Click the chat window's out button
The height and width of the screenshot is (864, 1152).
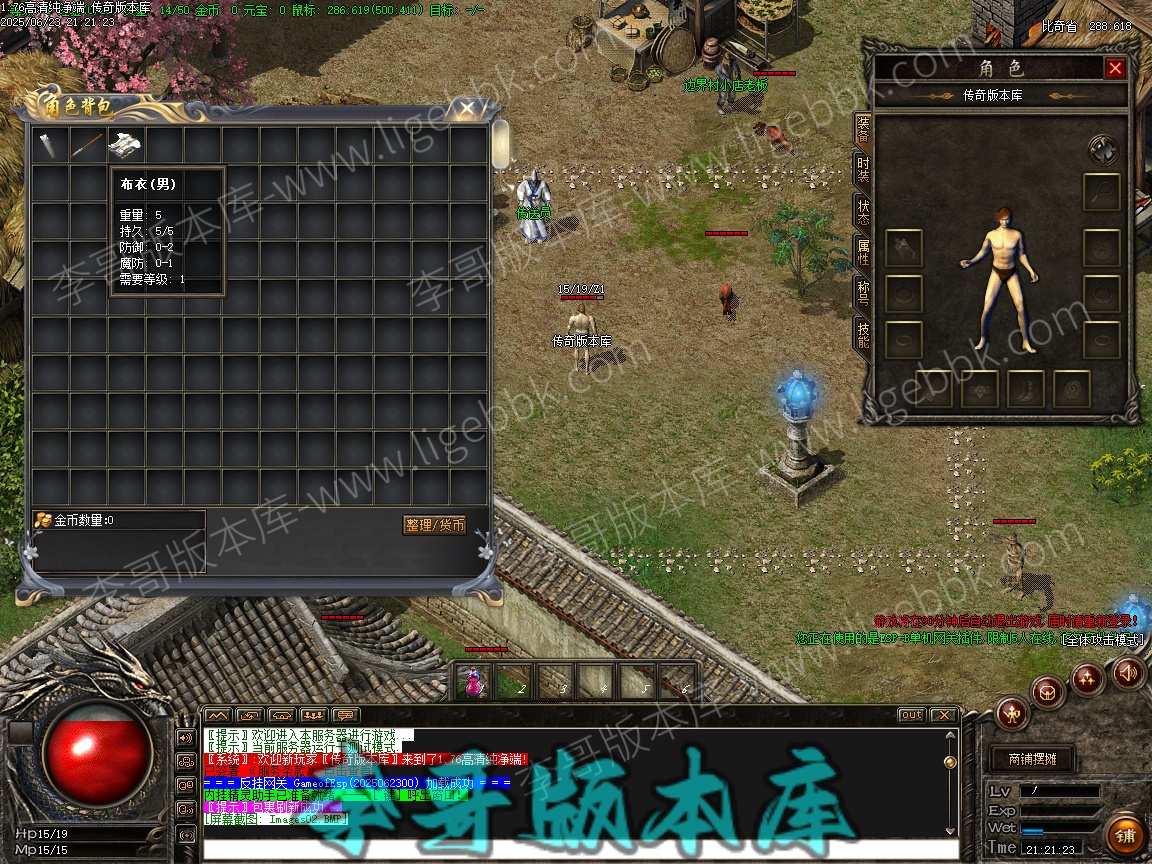(x=911, y=715)
